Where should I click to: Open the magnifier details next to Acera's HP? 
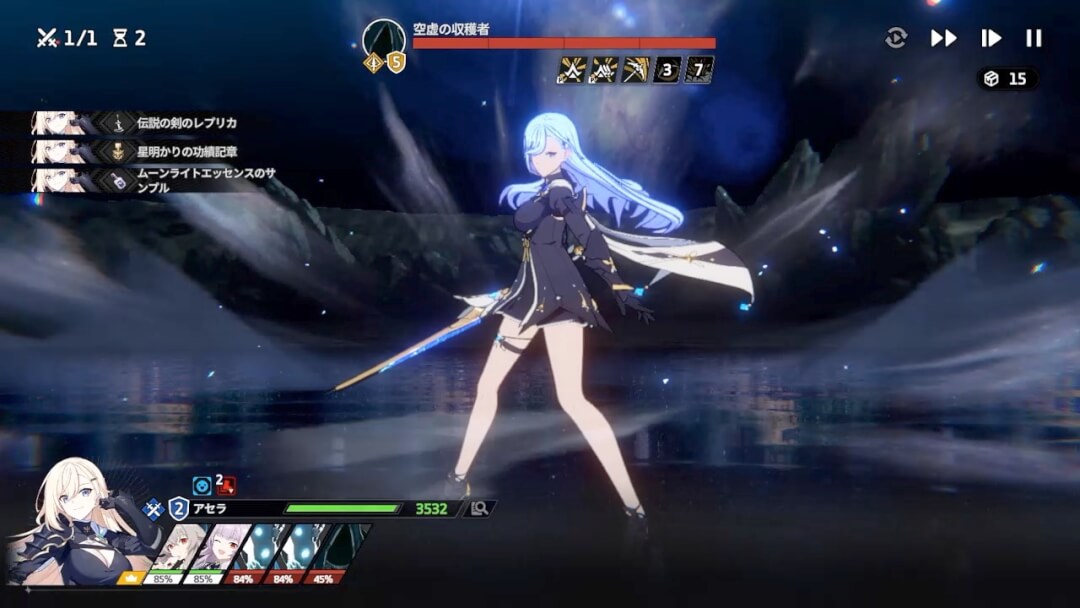coord(479,508)
